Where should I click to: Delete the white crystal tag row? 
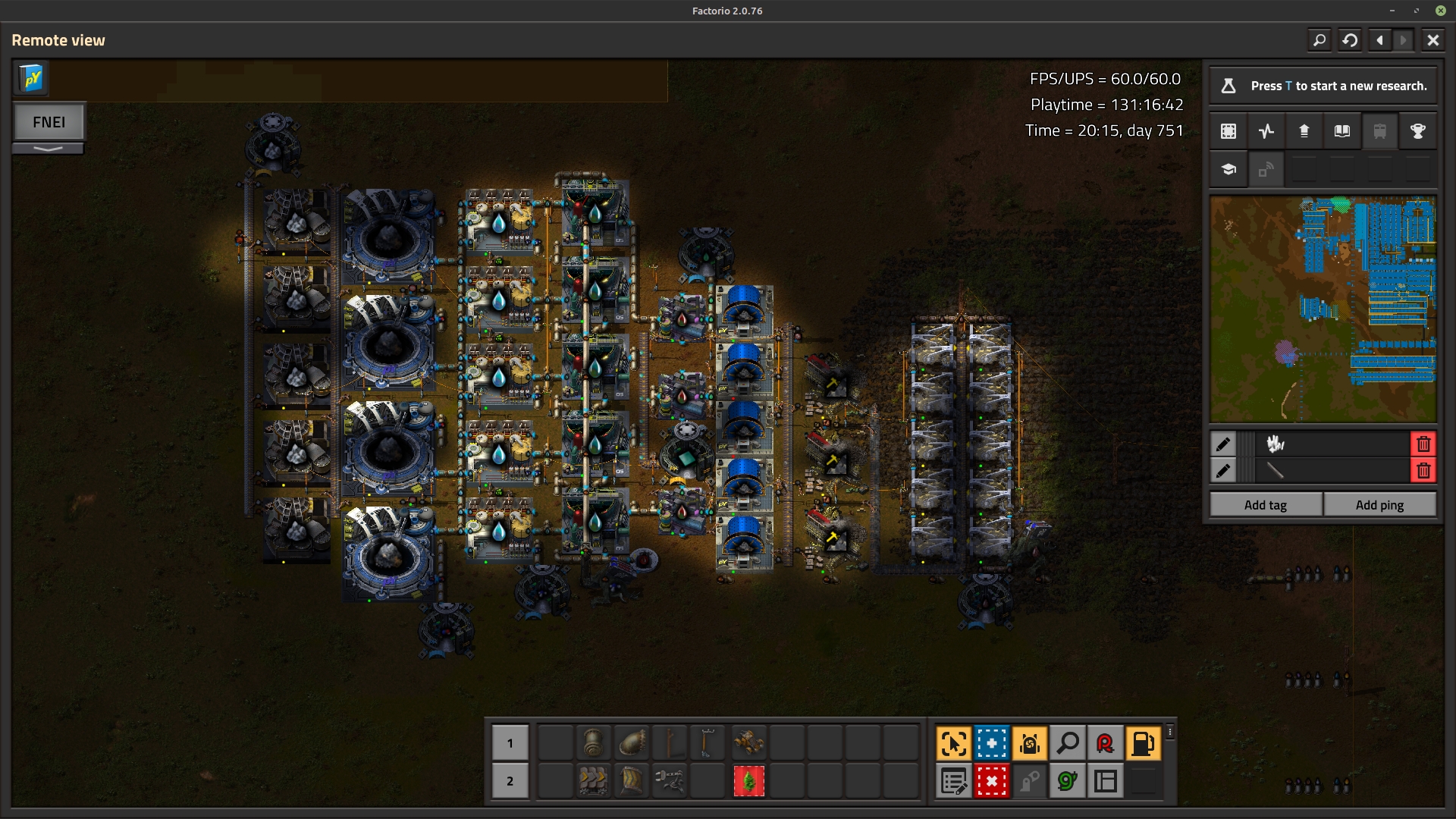pyautogui.click(x=1423, y=444)
